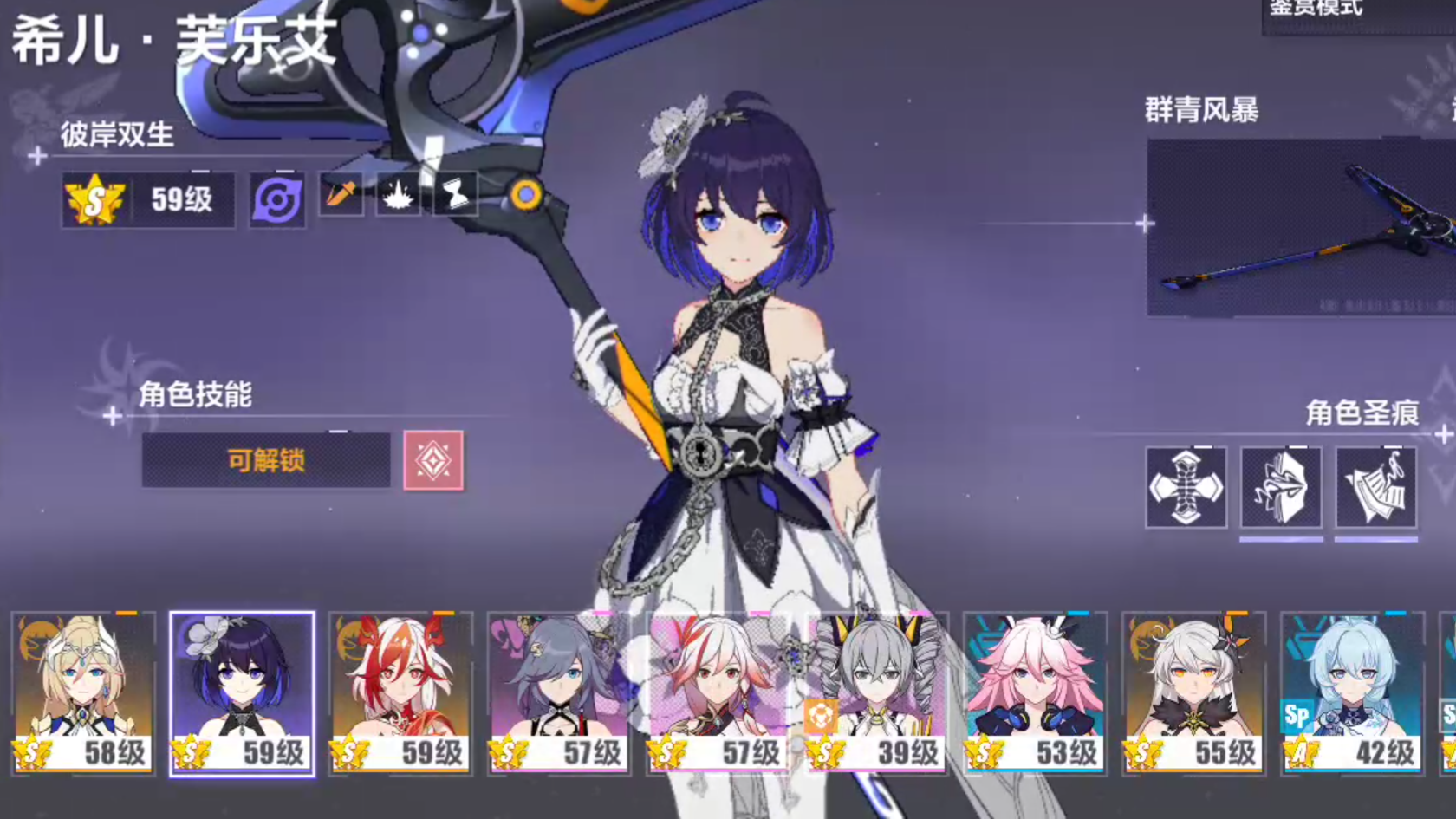
Task: Click the orange dagger trait icon
Action: 341,194
